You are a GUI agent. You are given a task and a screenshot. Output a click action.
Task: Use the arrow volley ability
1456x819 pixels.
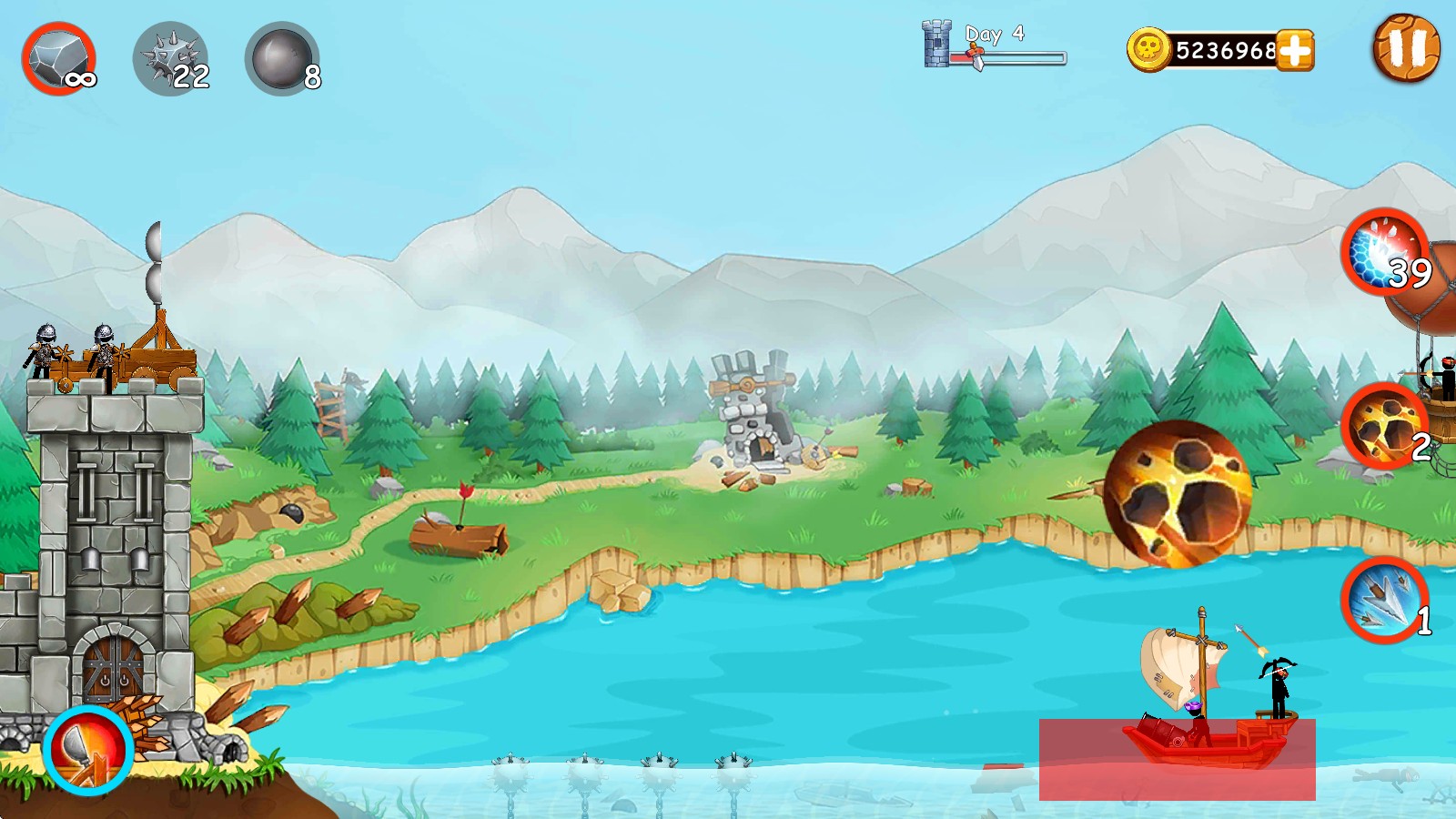pyautogui.click(x=1383, y=599)
